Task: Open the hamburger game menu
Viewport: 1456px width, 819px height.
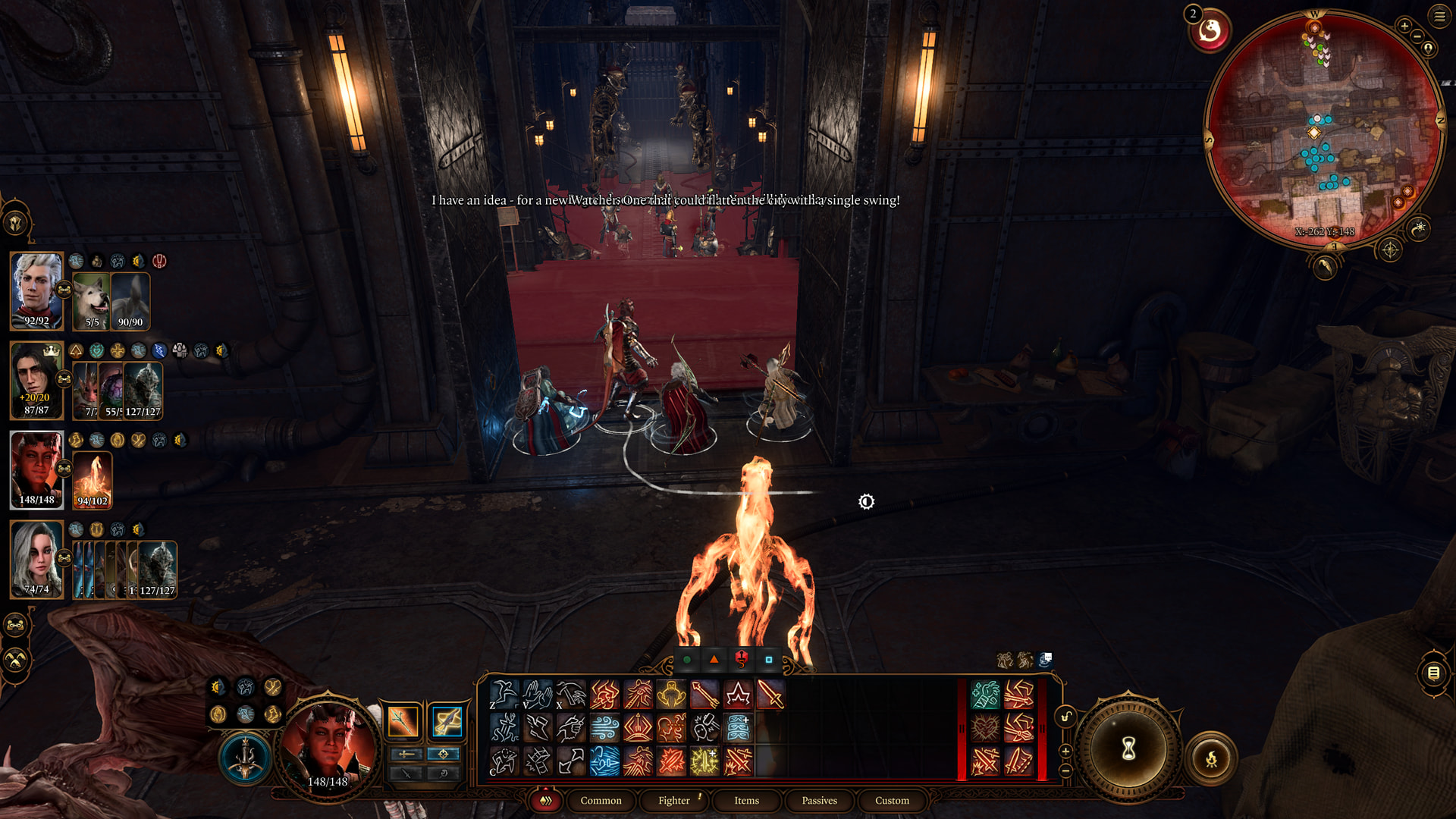Action: coord(1439,16)
